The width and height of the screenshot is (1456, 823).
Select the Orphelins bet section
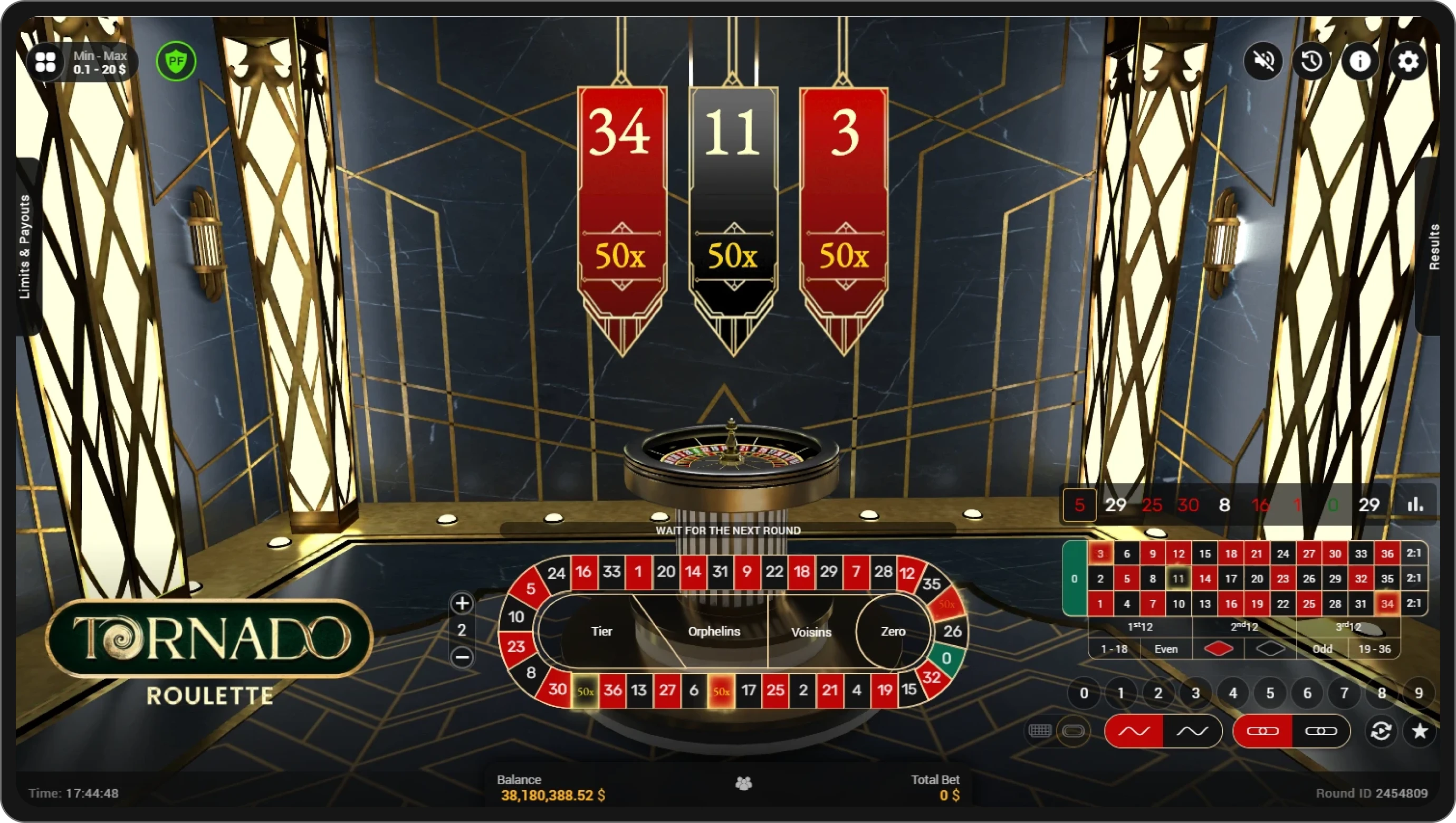tap(714, 631)
